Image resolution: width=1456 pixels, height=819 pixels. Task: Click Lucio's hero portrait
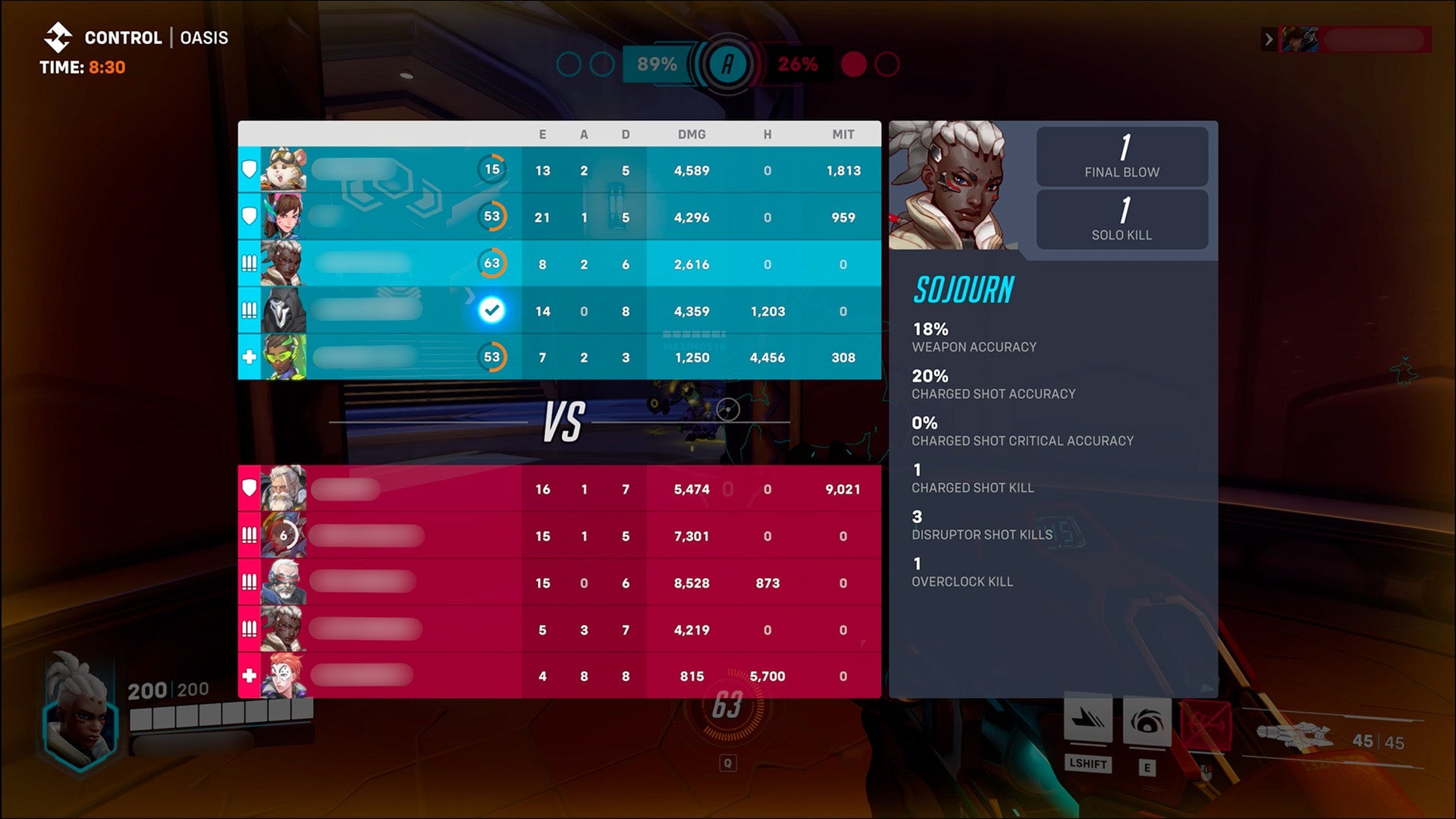click(x=284, y=356)
